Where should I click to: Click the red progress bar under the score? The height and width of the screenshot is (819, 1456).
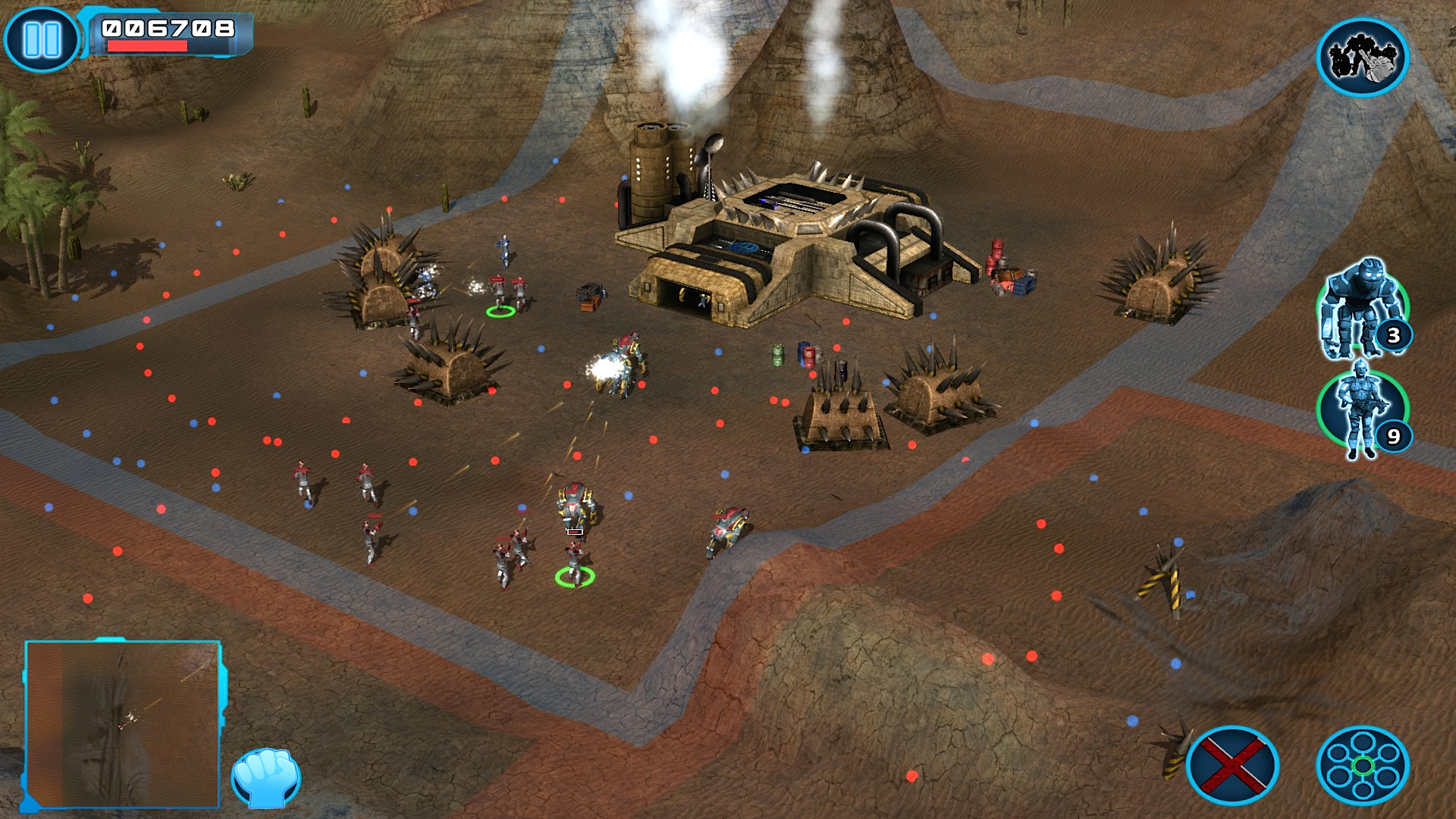(x=148, y=47)
